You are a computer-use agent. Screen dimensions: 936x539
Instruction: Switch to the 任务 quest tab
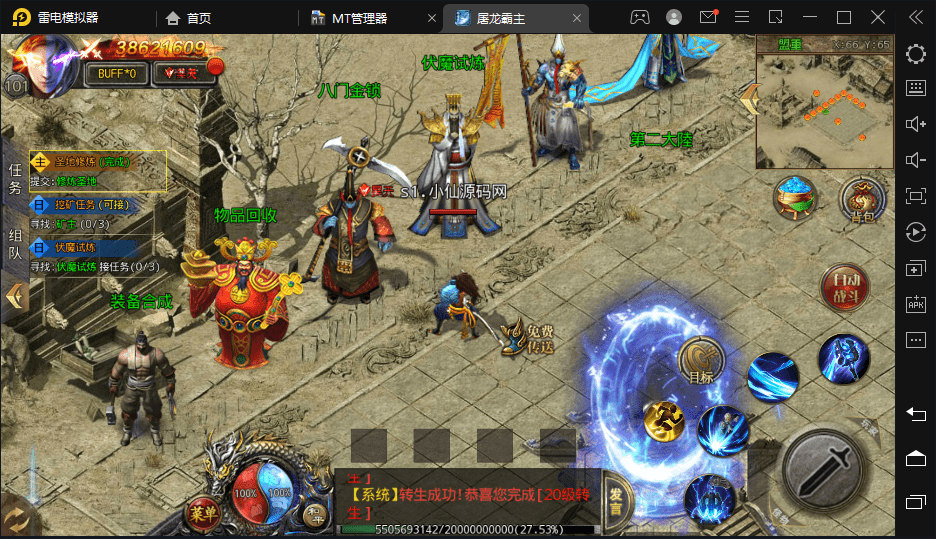(x=15, y=180)
